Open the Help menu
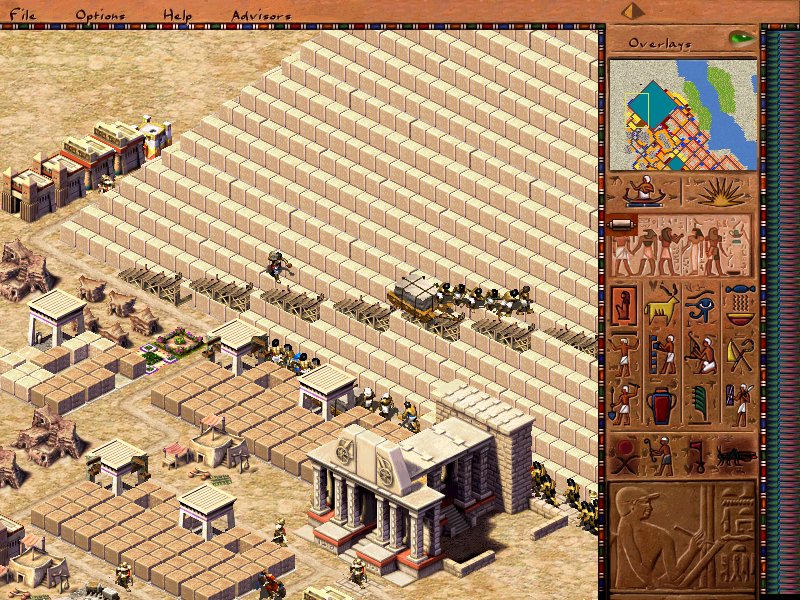This screenshot has height=600, width=800. point(178,15)
